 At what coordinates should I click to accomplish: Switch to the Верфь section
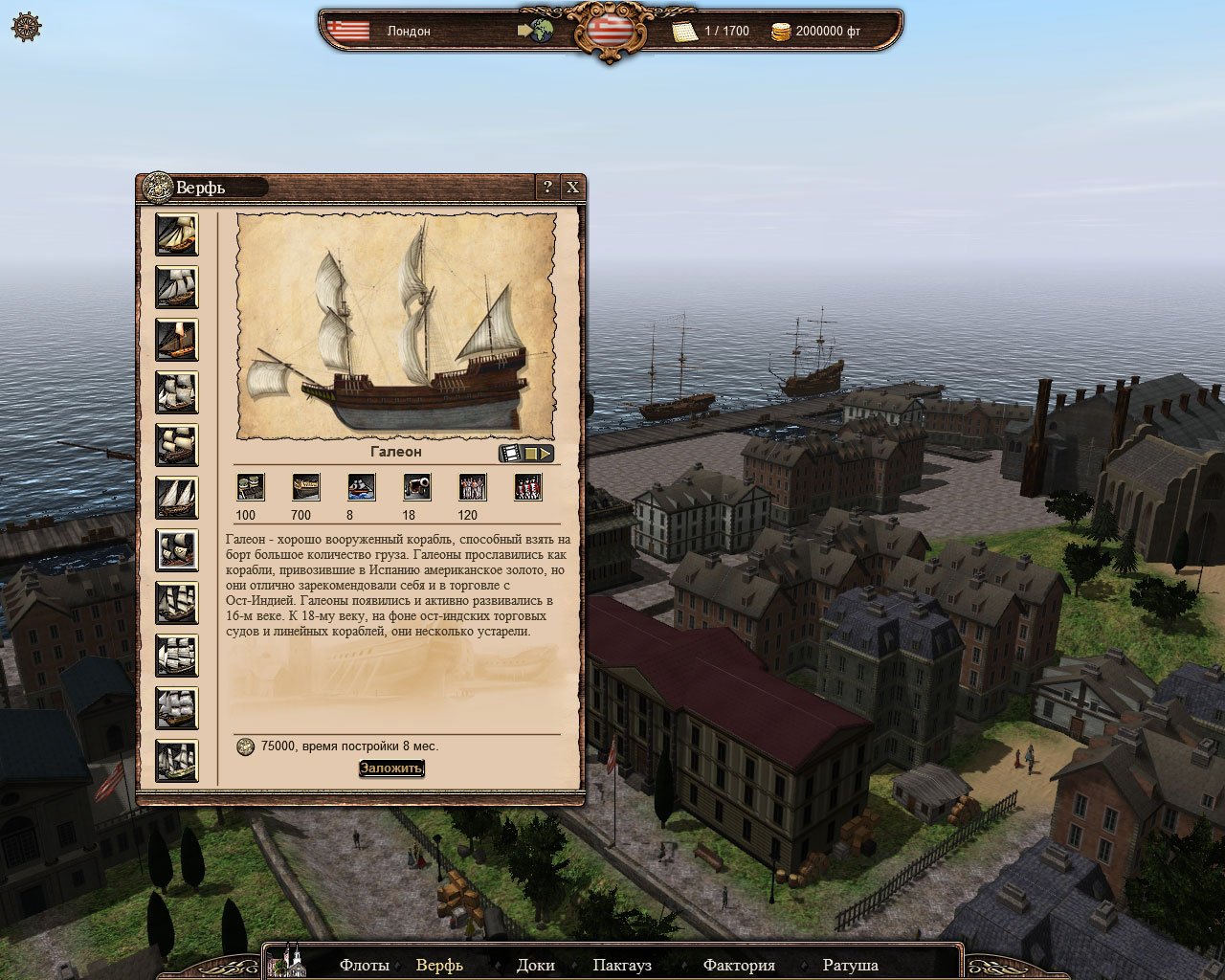[439, 965]
